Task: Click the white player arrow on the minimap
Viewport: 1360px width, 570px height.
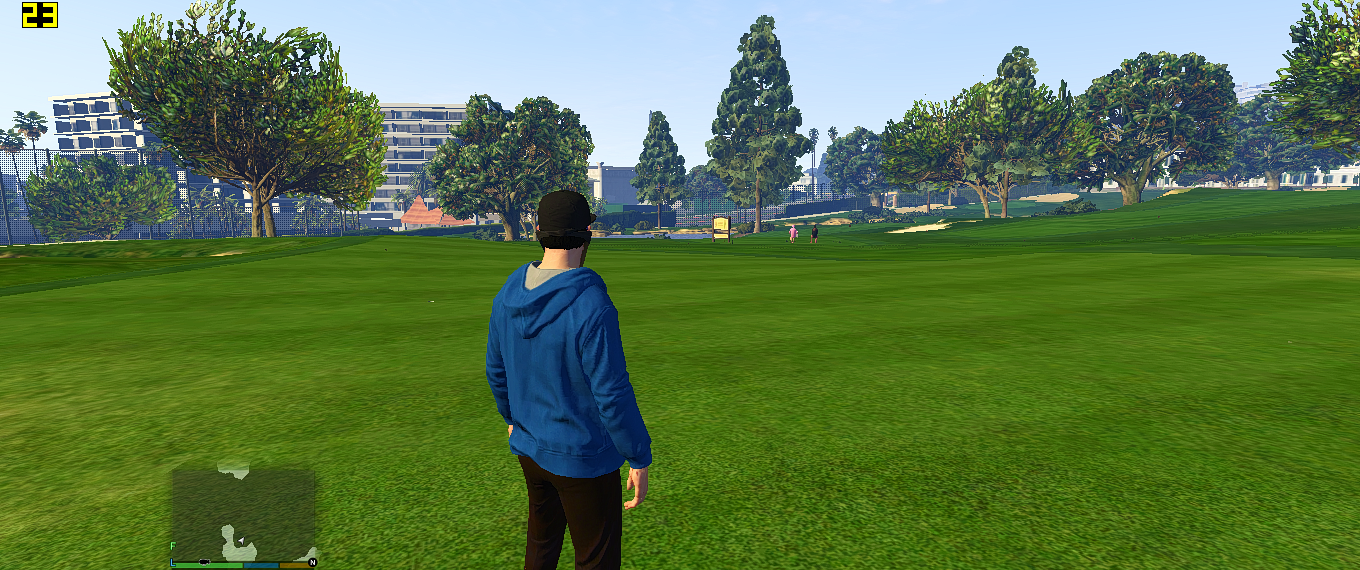Action: pyautogui.click(x=241, y=540)
